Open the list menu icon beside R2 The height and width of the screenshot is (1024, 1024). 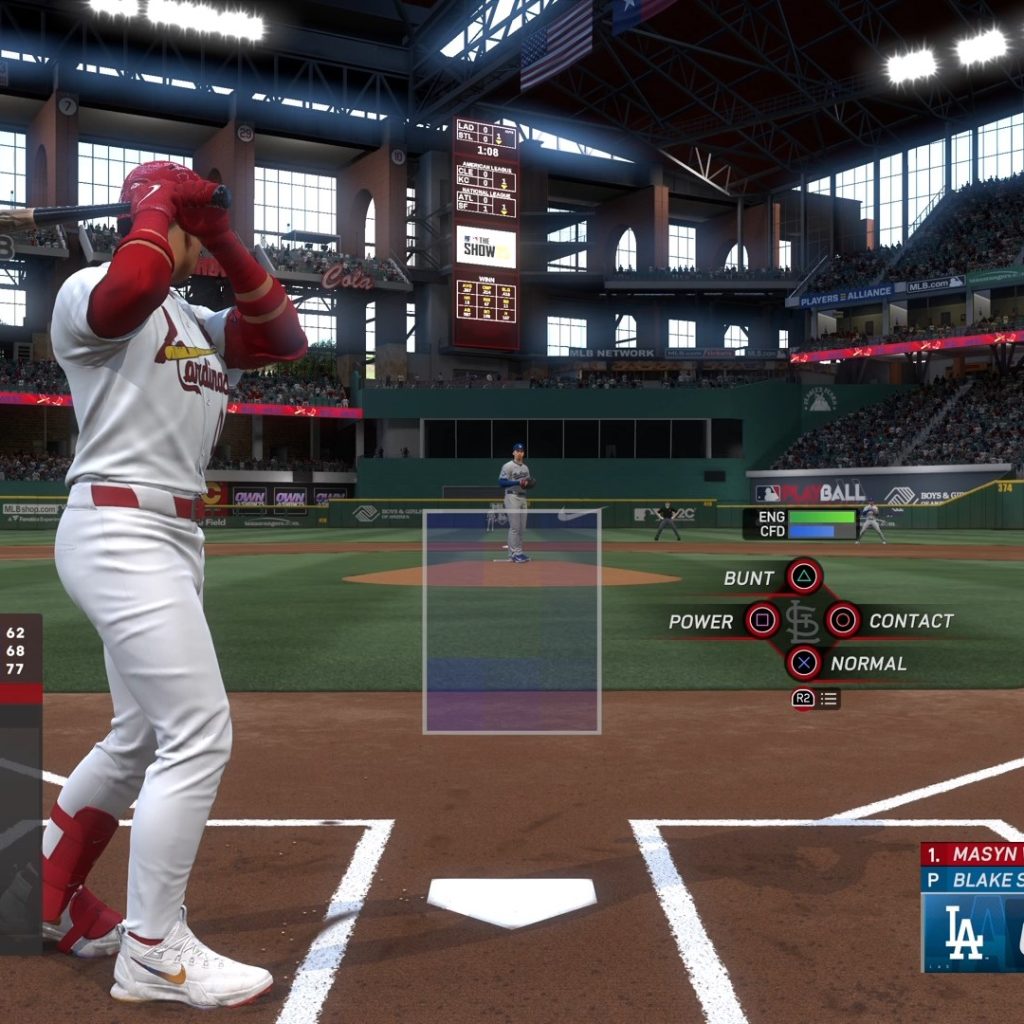point(829,699)
